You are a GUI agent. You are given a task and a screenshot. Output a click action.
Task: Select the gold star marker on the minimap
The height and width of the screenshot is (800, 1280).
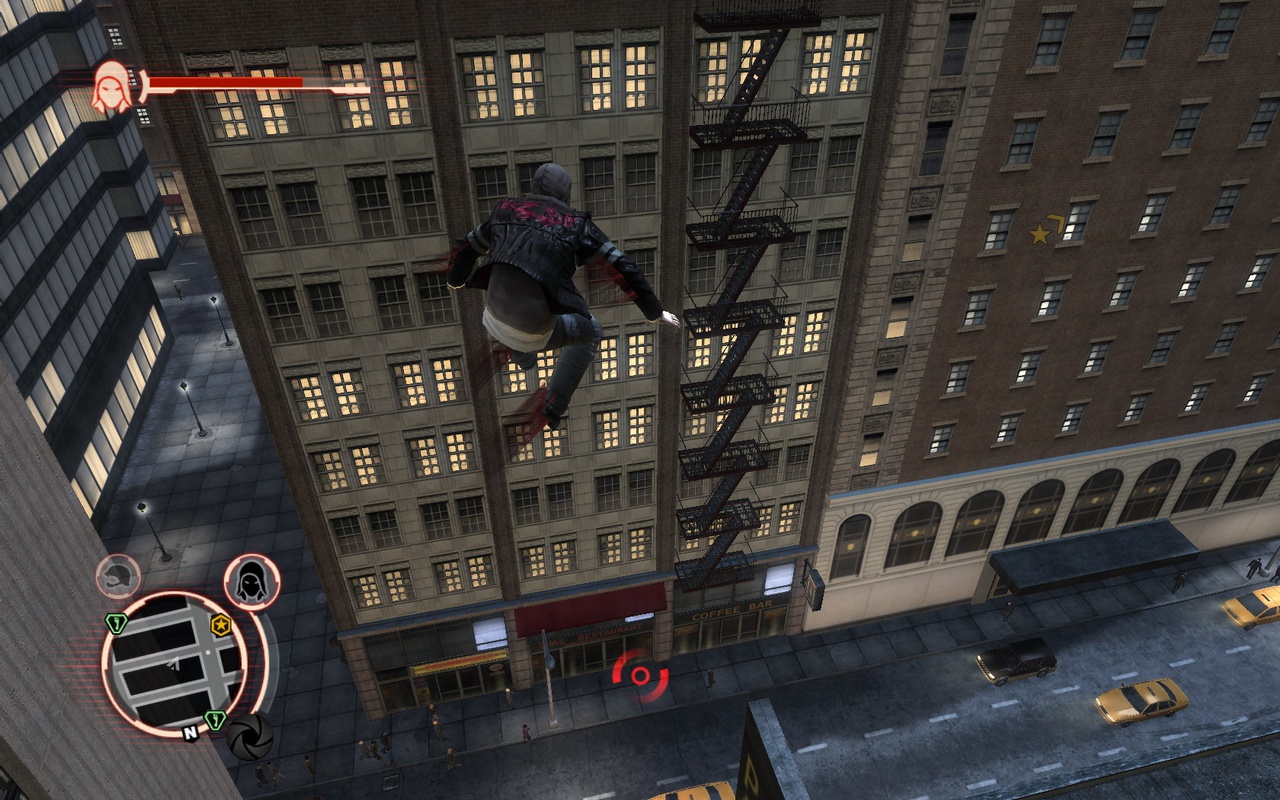(x=221, y=626)
